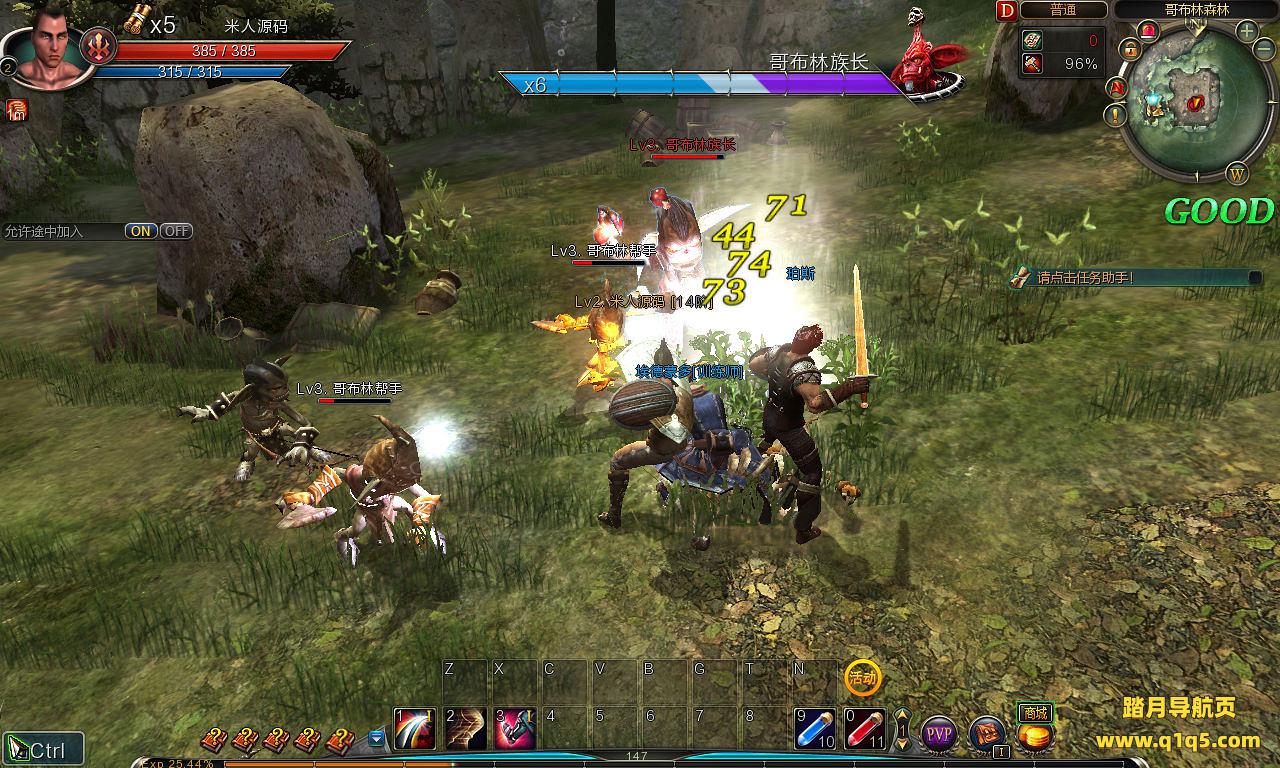Viewport: 1280px width, 768px height.
Task: Zoom in the minimap with plus button
Action: 1247,31
